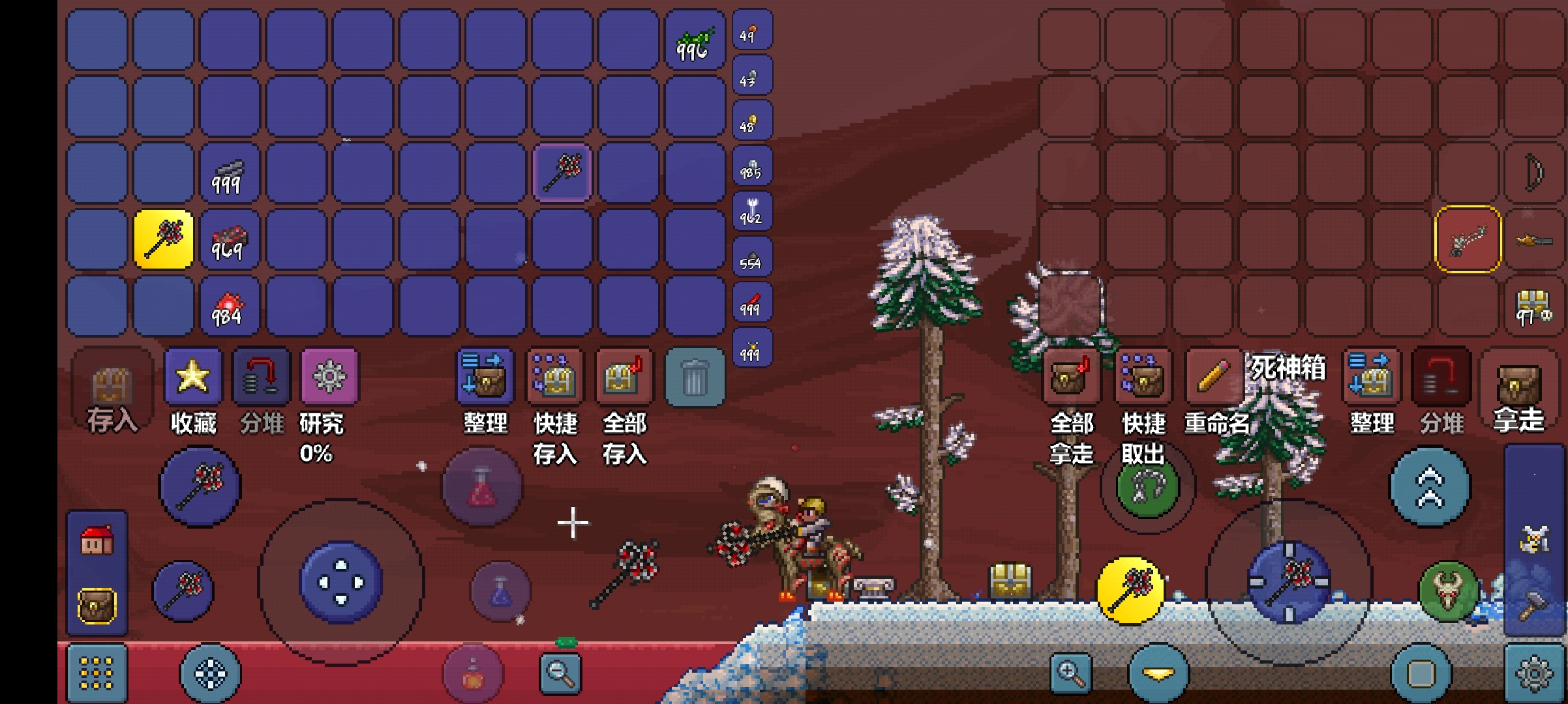Image resolution: width=1568 pixels, height=704 pixels.
Task: Rename the chest with 重命名 pencil
Action: tap(1213, 377)
